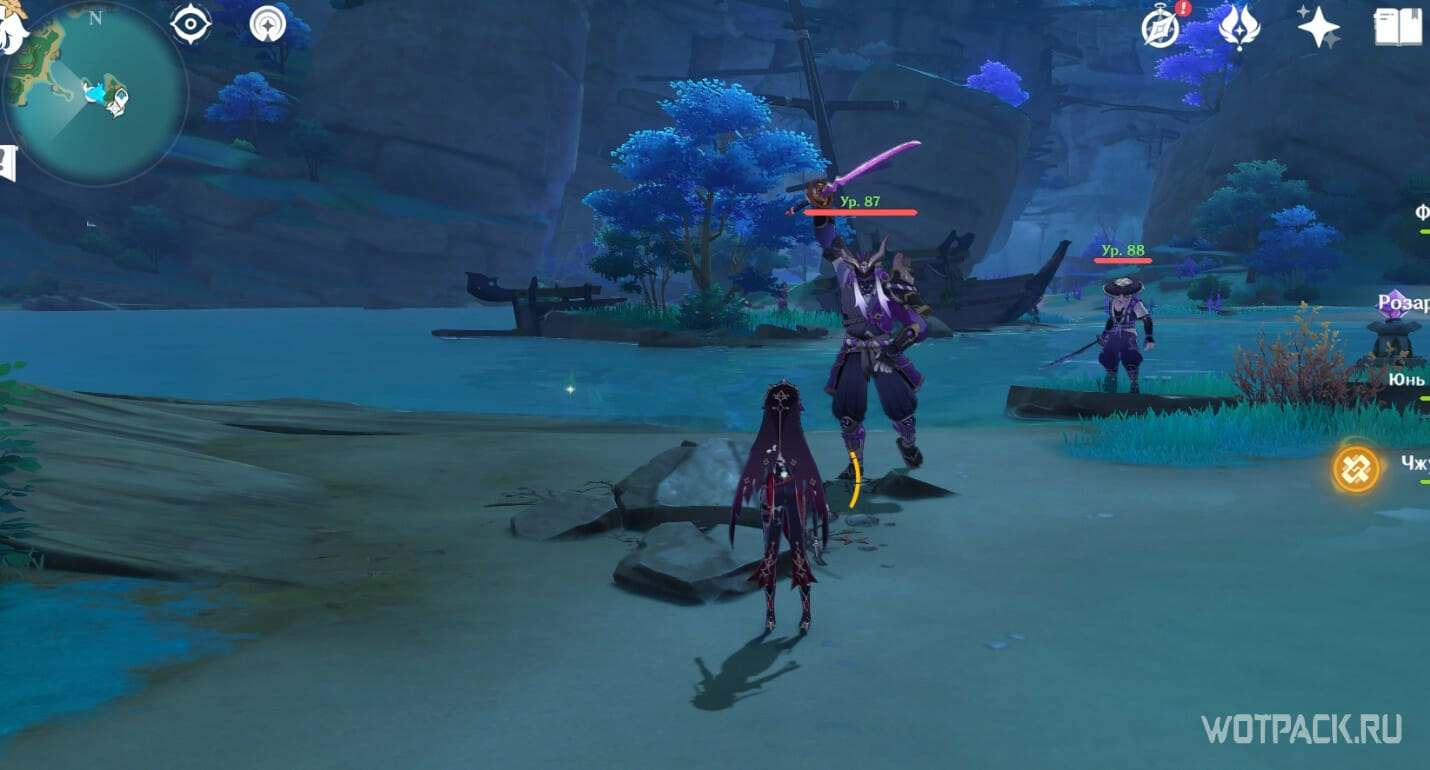Click the orange Geo element icon beside Чжун Ли
This screenshot has width=1430, height=770.
(1356, 468)
